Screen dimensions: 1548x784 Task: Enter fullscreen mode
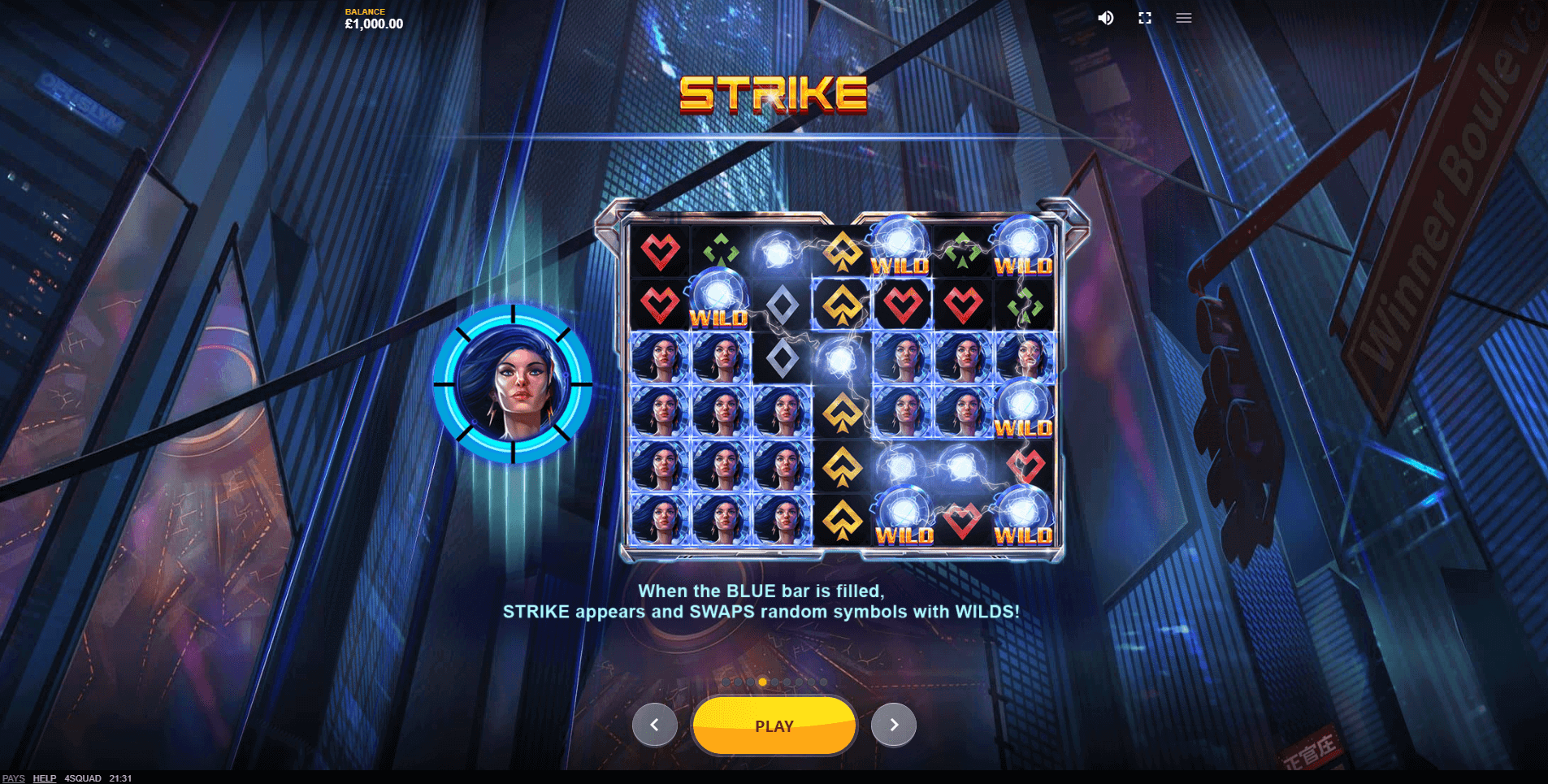[x=1145, y=18]
